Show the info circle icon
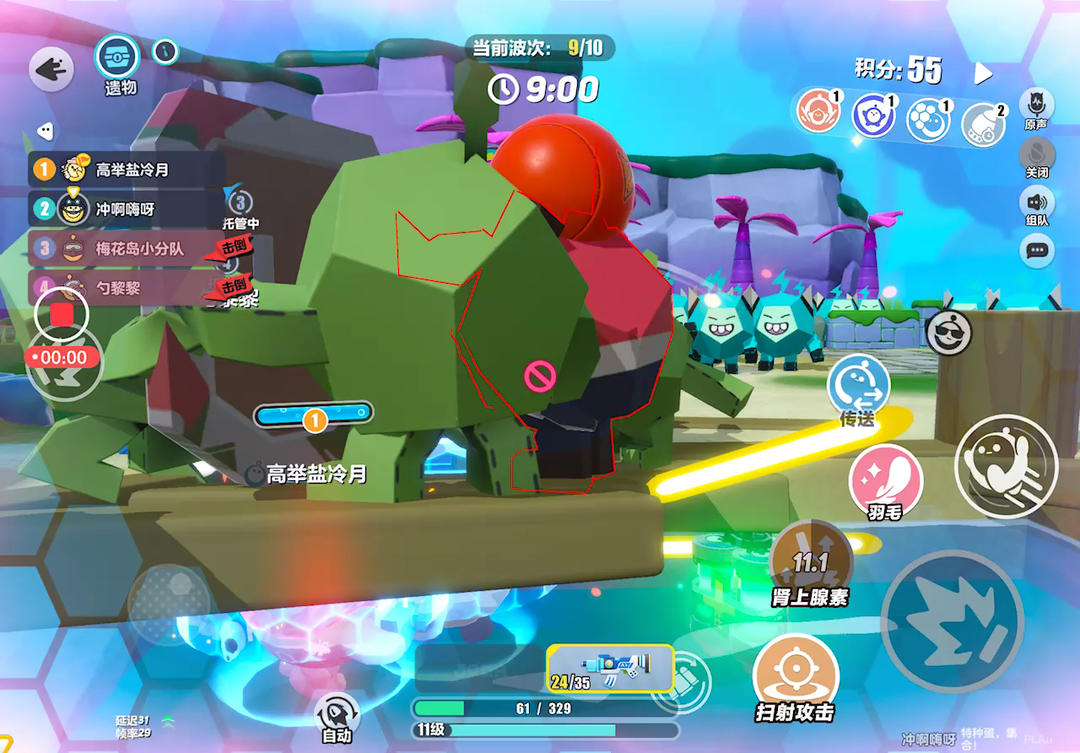This screenshot has height=753, width=1080. pyautogui.click(x=166, y=51)
